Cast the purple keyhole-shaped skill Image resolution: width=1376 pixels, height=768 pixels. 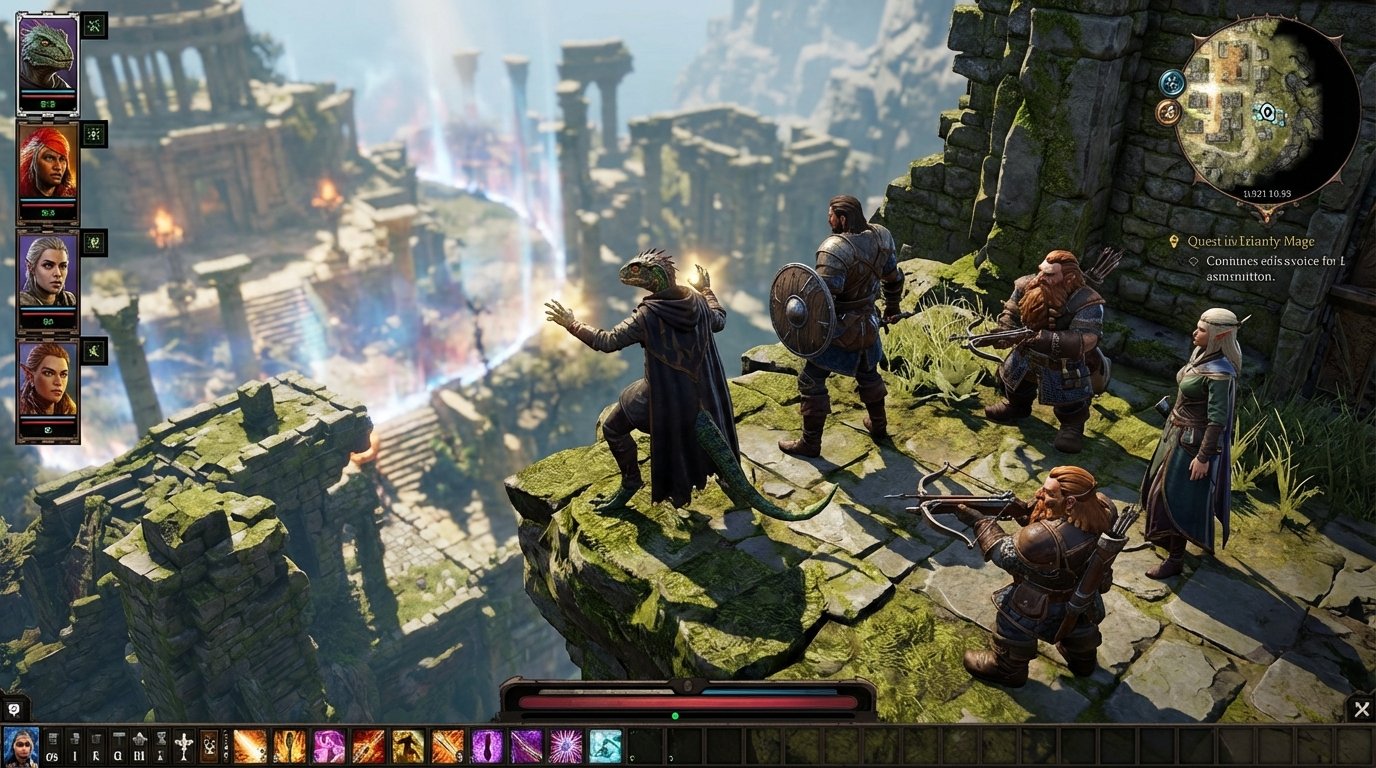coord(487,746)
